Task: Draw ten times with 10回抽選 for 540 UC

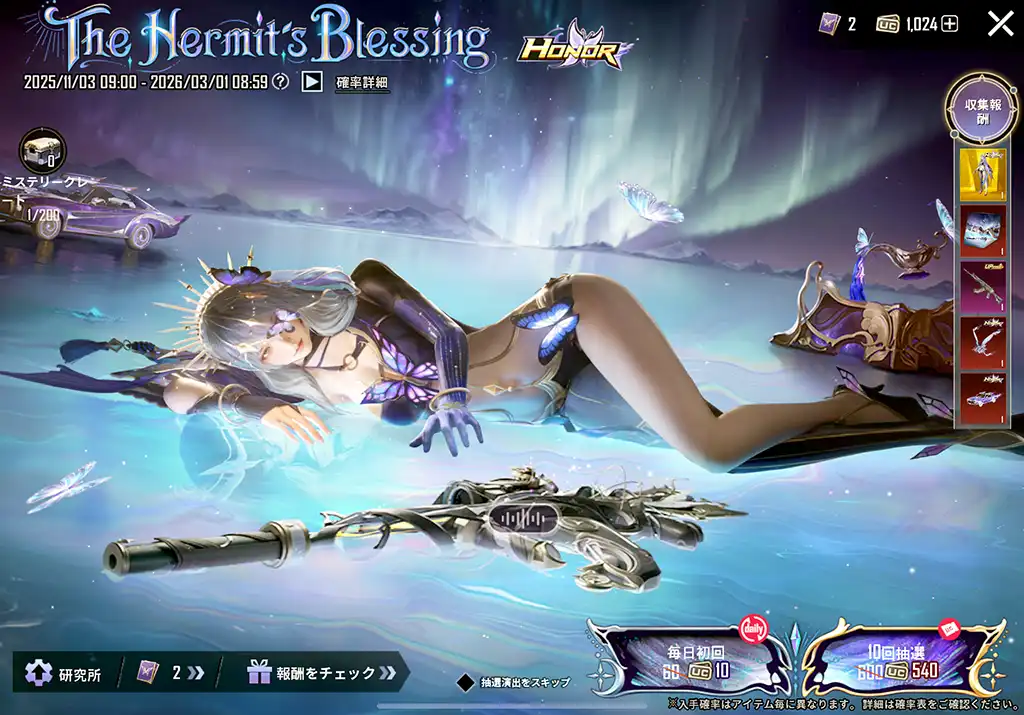Action: [900, 660]
